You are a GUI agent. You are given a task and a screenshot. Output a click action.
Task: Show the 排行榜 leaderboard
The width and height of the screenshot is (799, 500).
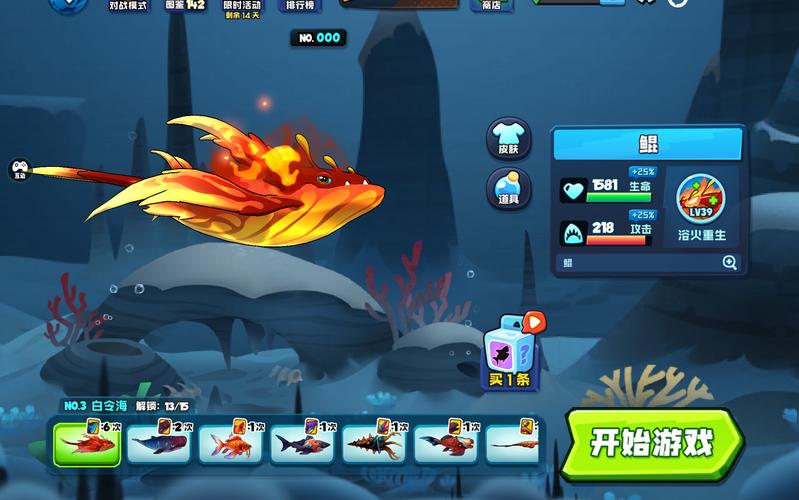298,5
